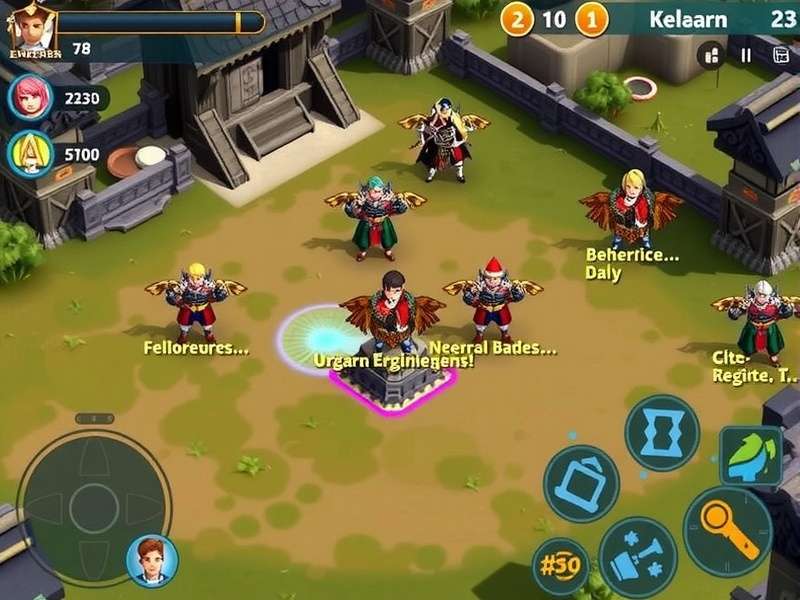Click the orange coin marked 1
Screen dimensions: 800x600
point(591,18)
